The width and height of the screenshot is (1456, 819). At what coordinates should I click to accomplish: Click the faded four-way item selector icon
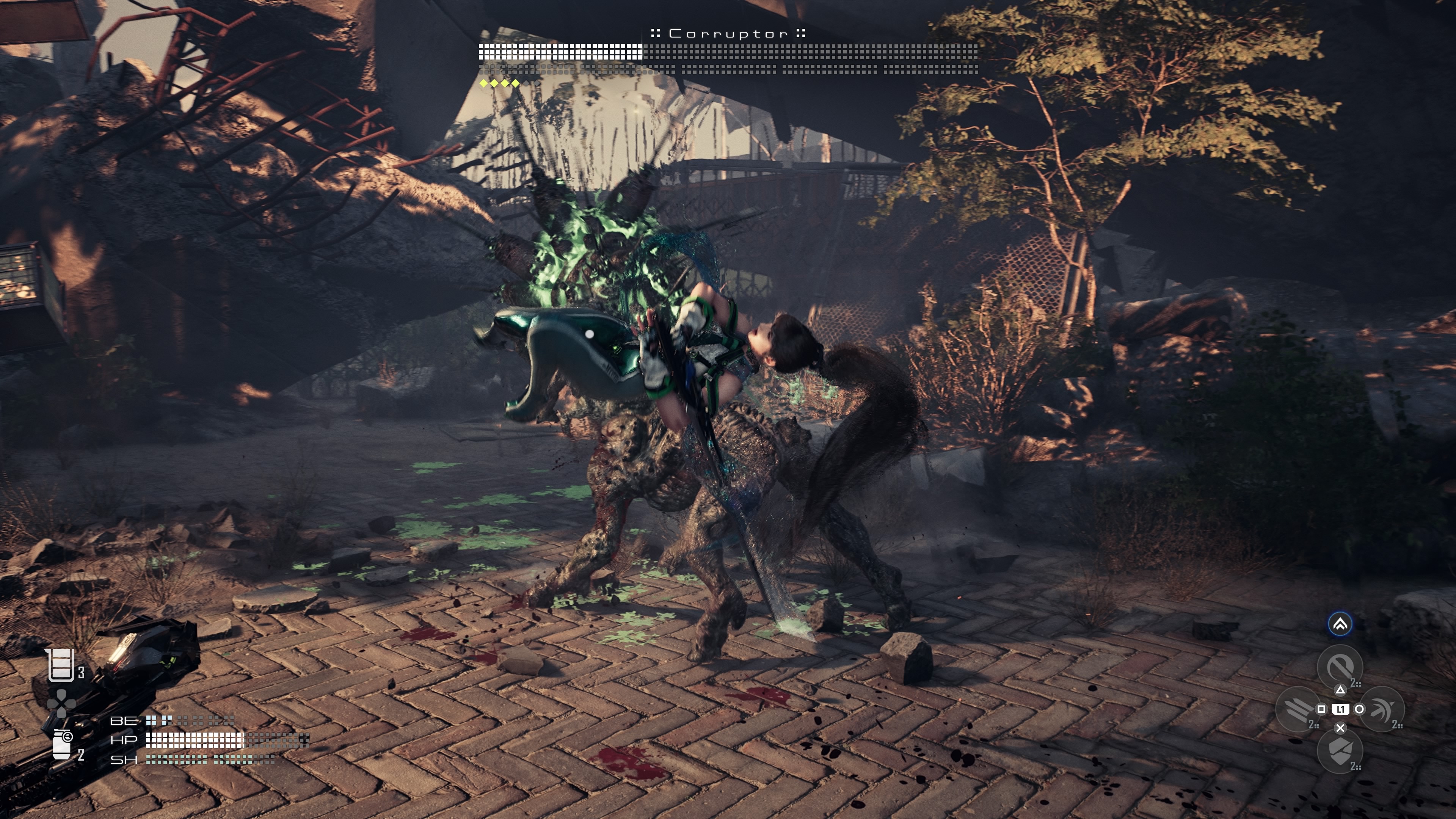coord(61,704)
